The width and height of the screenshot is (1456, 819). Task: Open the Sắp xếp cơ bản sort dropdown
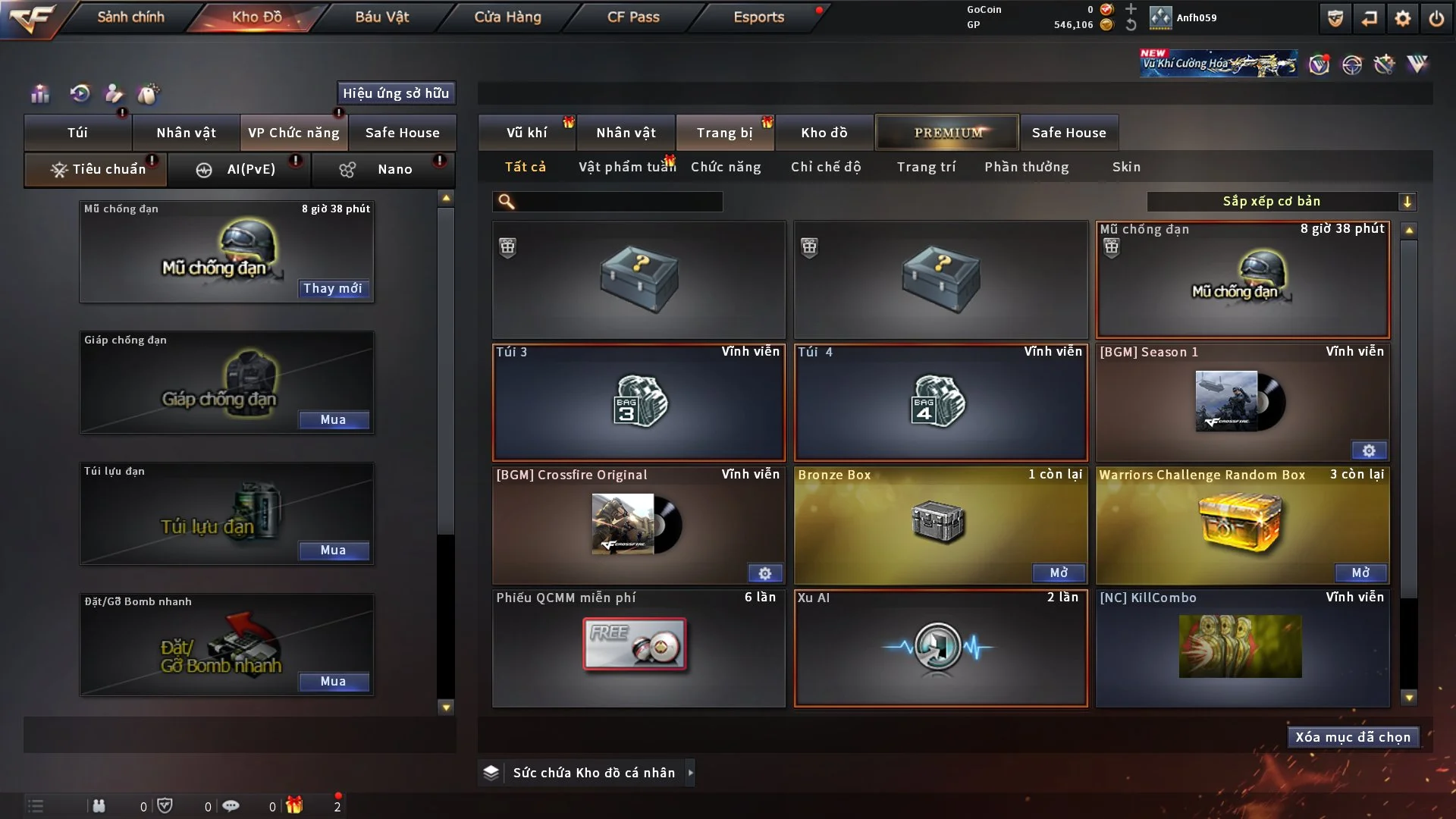pyautogui.click(x=1281, y=201)
